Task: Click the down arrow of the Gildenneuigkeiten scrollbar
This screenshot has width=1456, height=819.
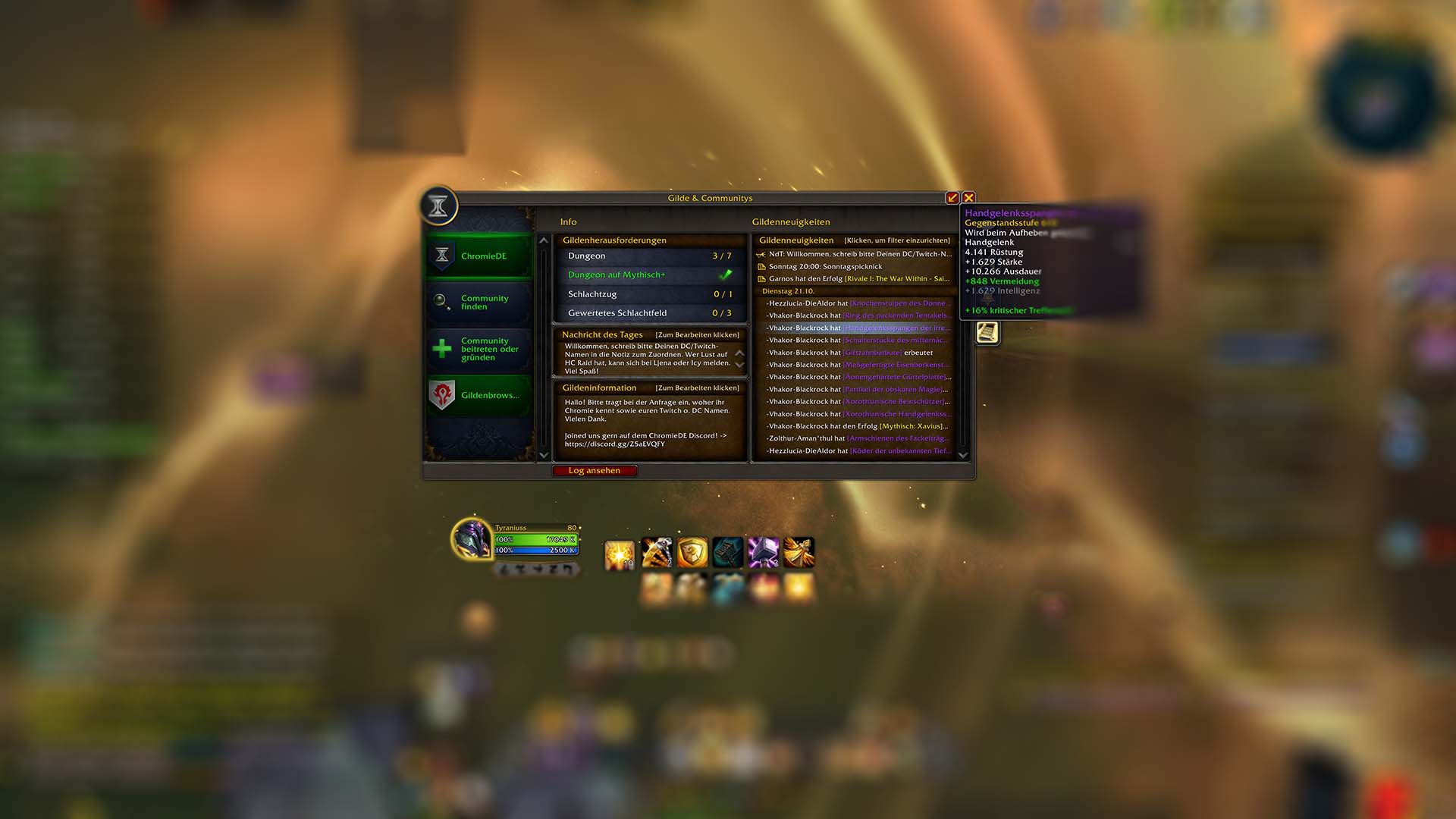Action: pos(963,455)
